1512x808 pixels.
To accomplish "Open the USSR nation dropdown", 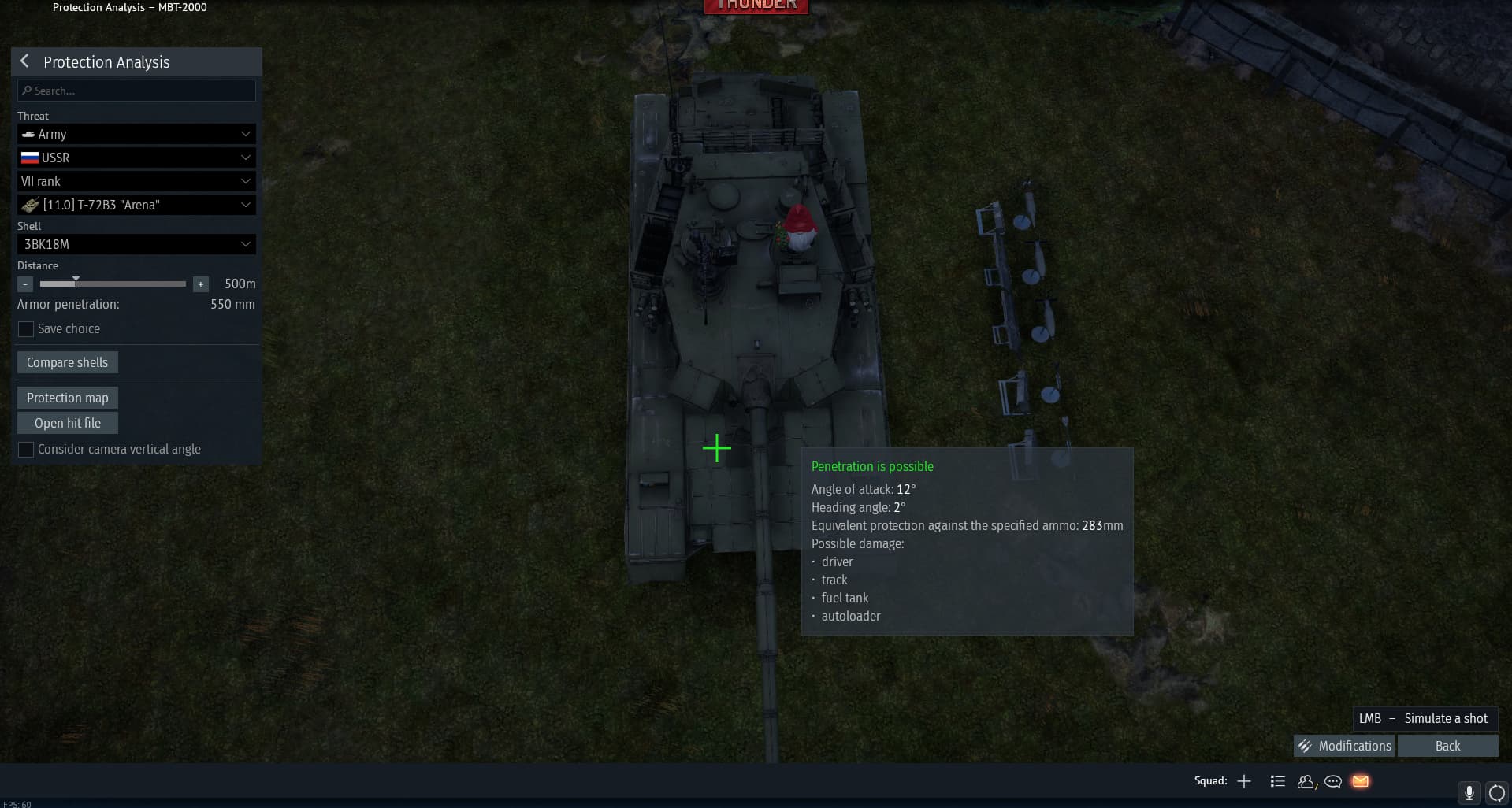I will pos(136,158).
